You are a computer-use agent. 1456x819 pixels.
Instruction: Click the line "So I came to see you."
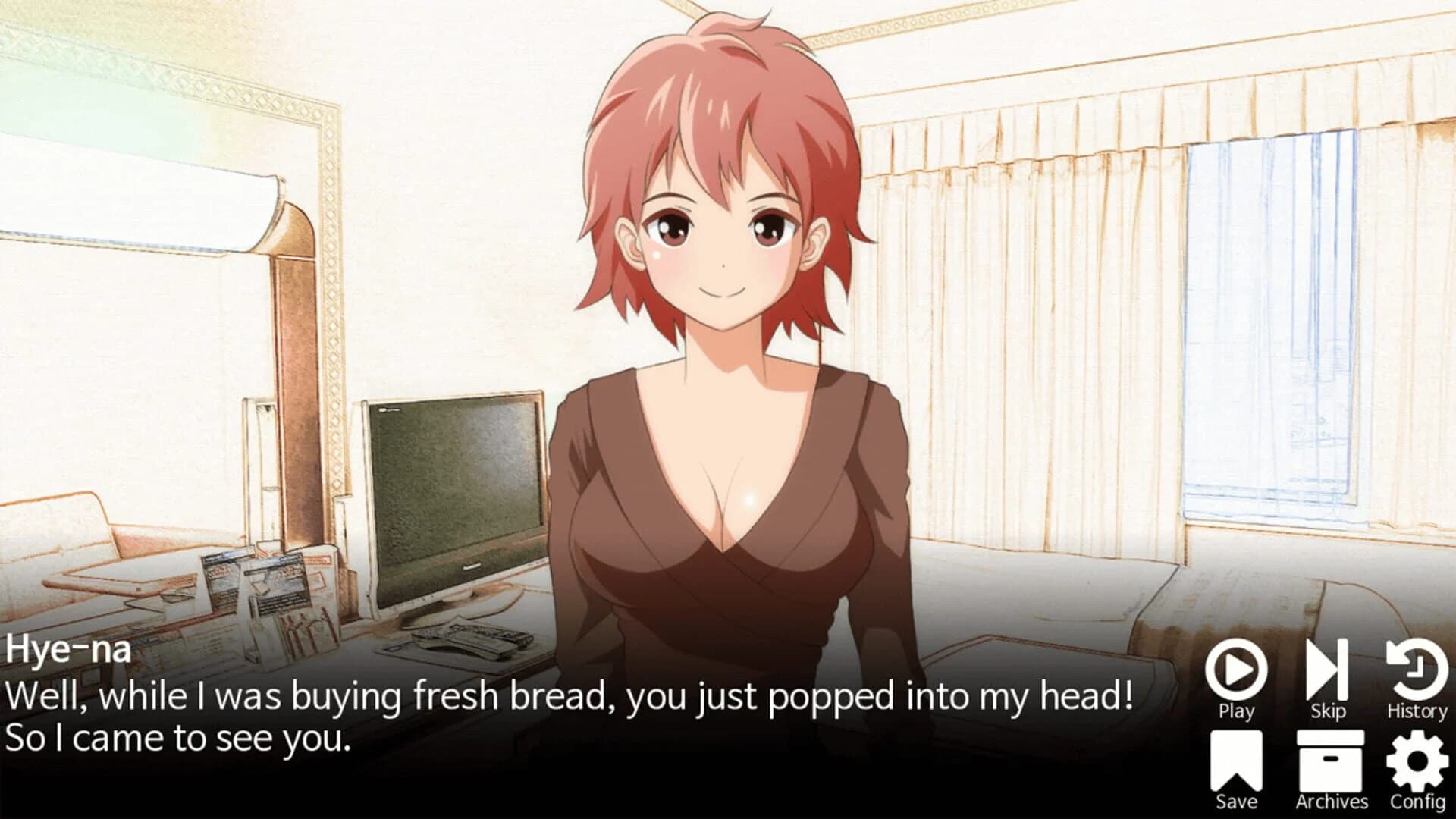178,736
